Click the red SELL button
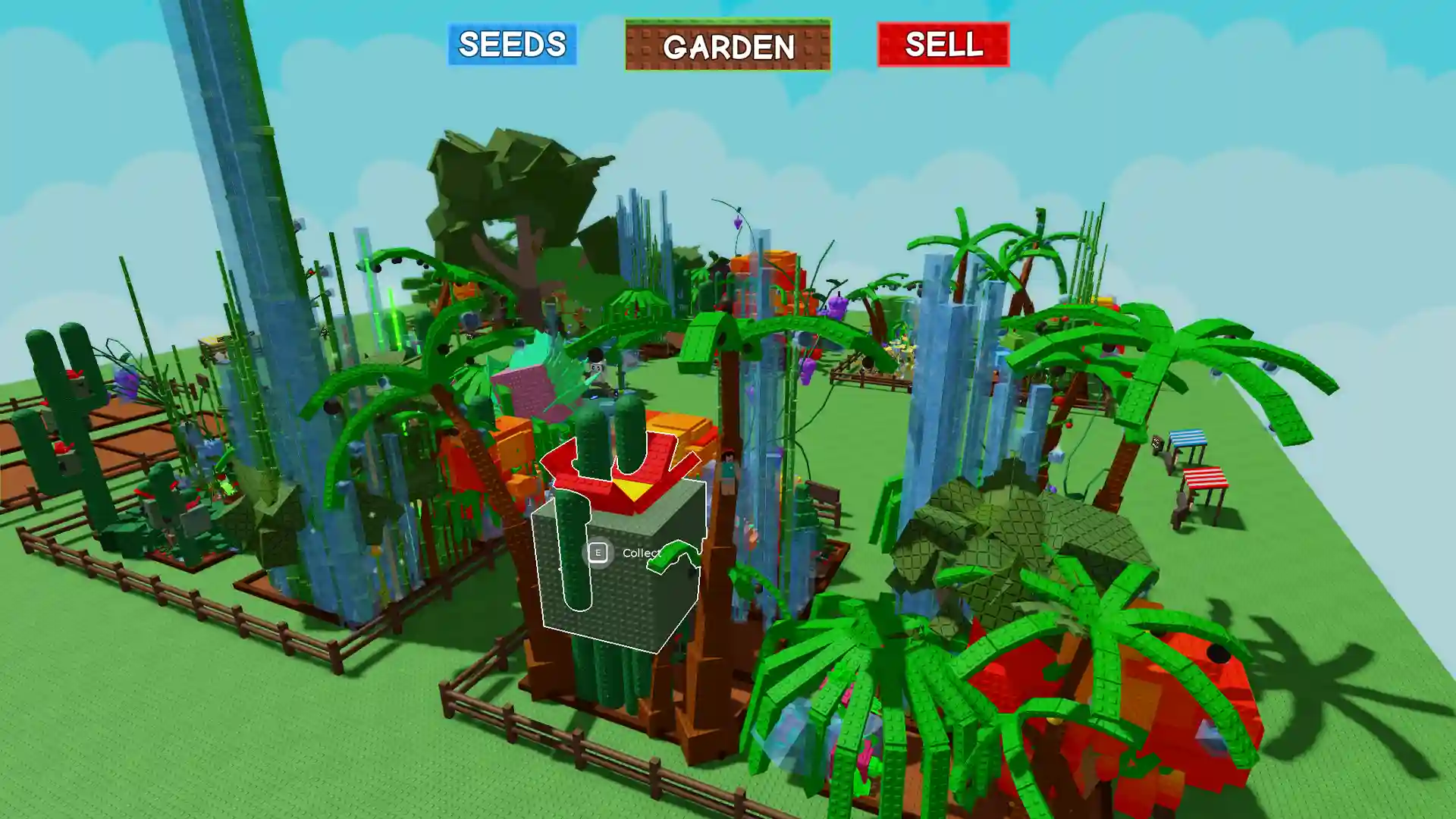1456x819 pixels. coord(943,44)
